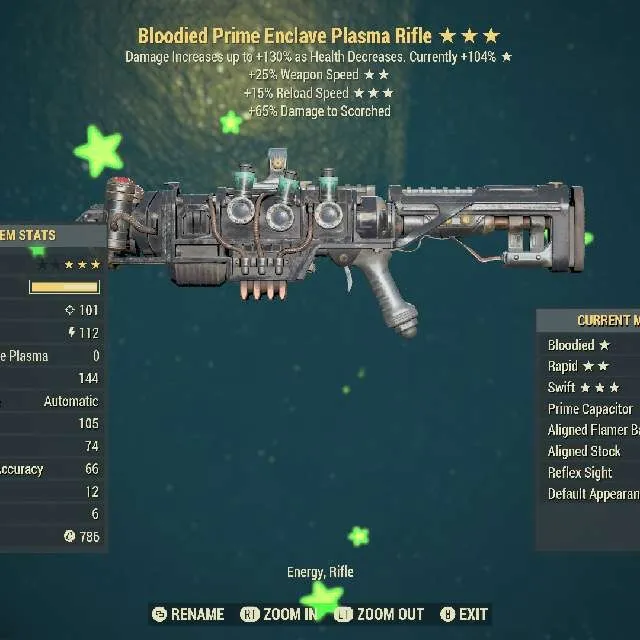Highlight the Default Appearance entry

coord(593,494)
